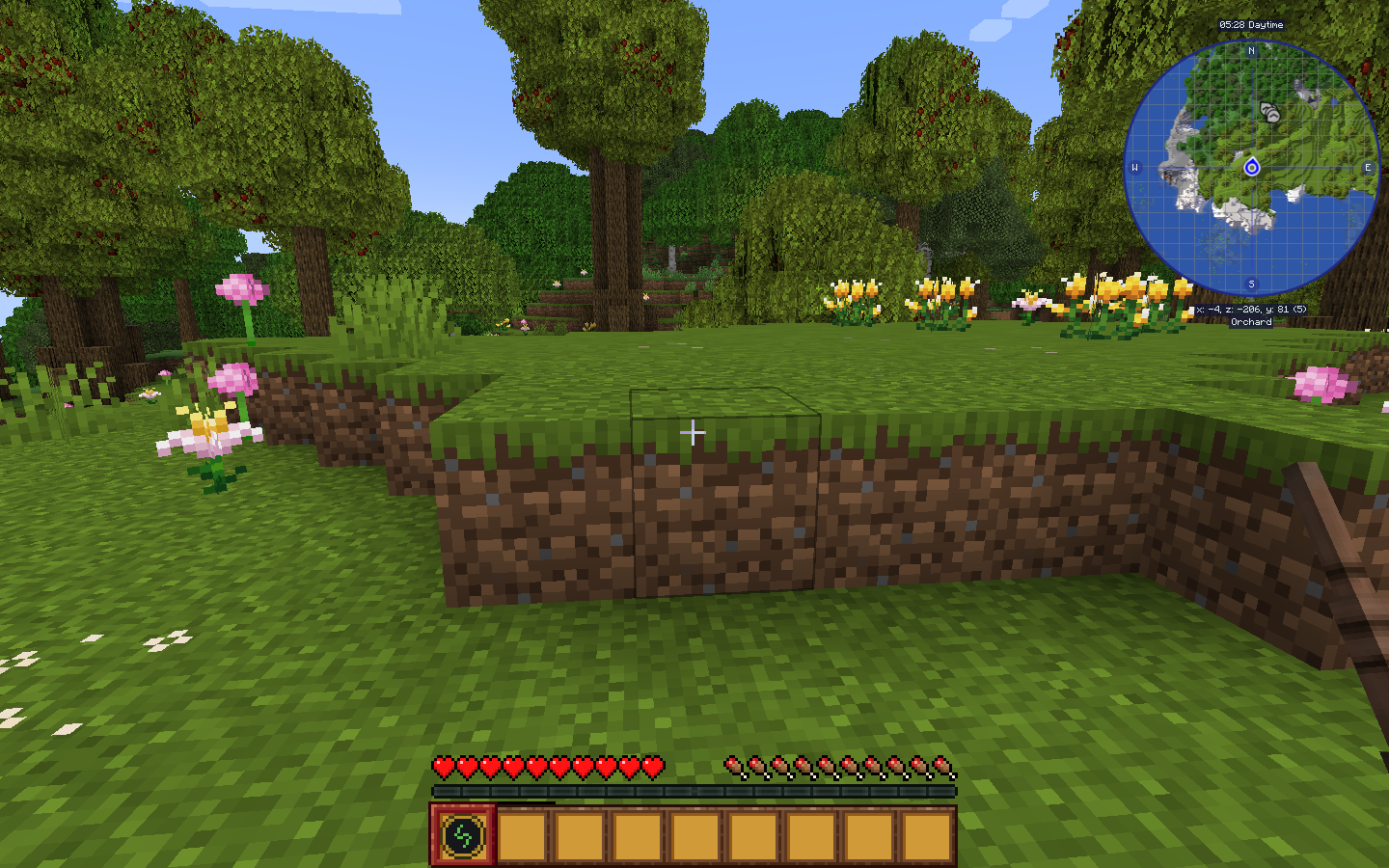Click the 05:28 Daytime clock label
This screenshot has width=1389, height=868.
point(1251,25)
